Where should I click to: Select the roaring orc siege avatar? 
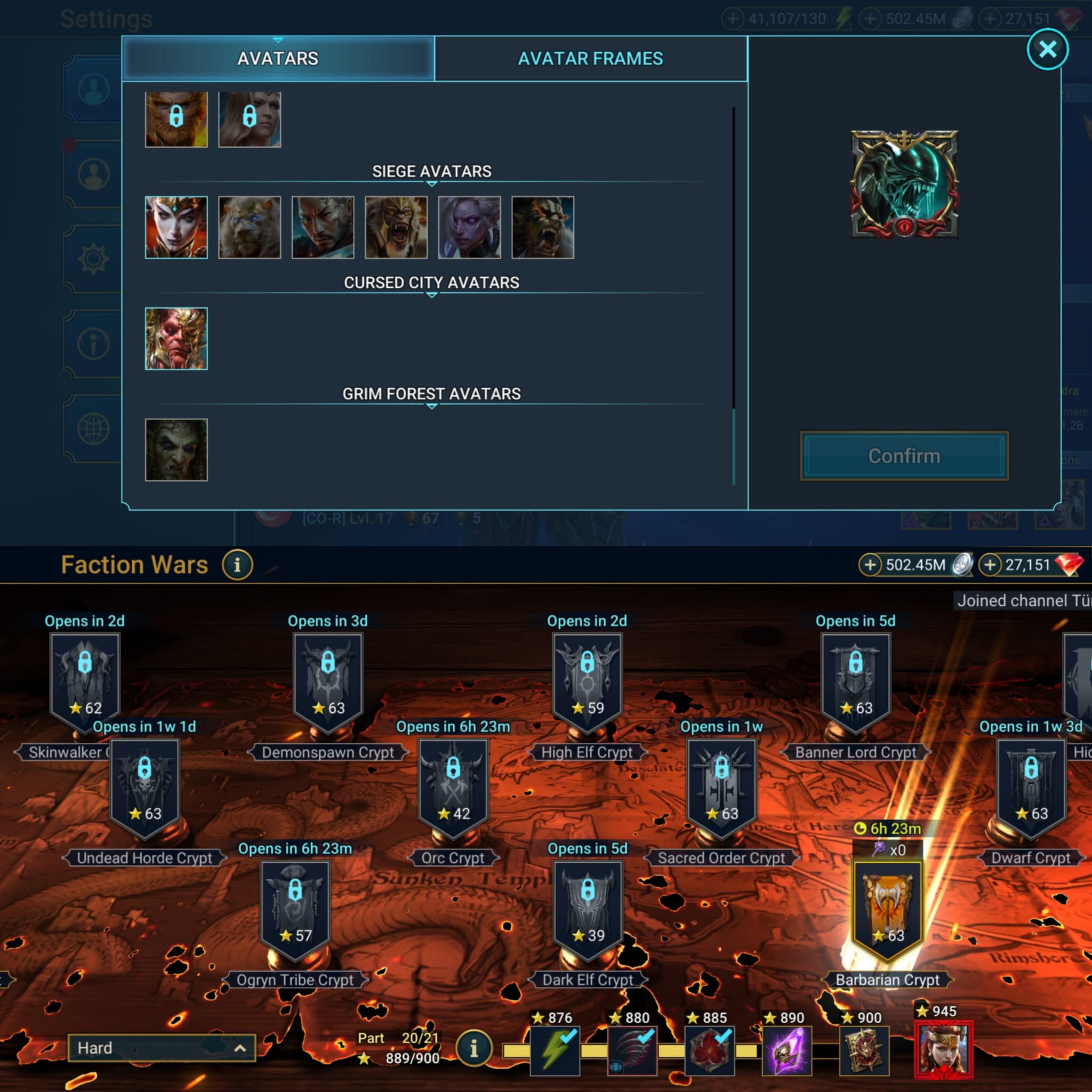point(543,227)
